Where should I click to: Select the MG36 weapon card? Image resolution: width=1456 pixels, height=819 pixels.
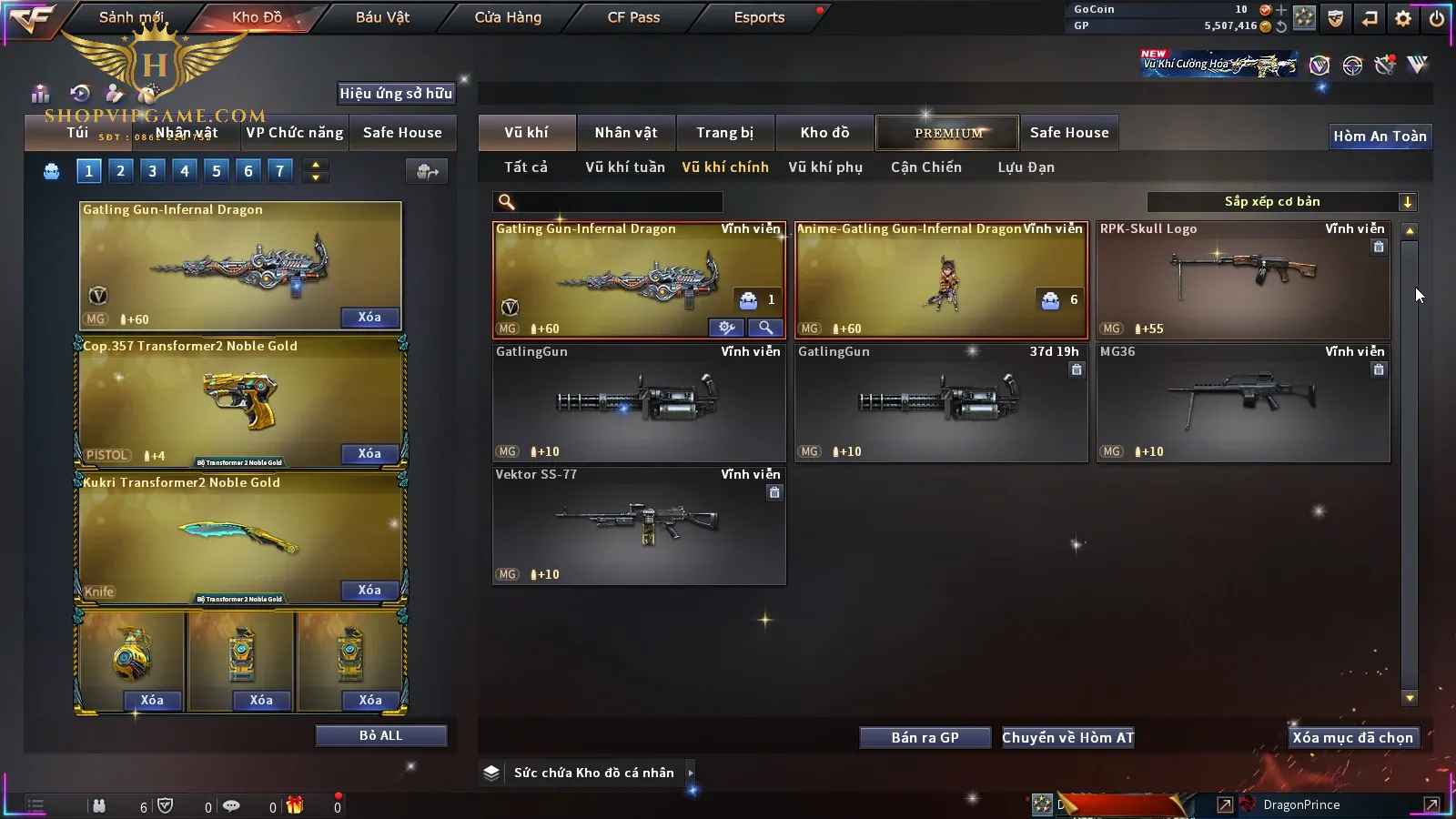point(1242,402)
